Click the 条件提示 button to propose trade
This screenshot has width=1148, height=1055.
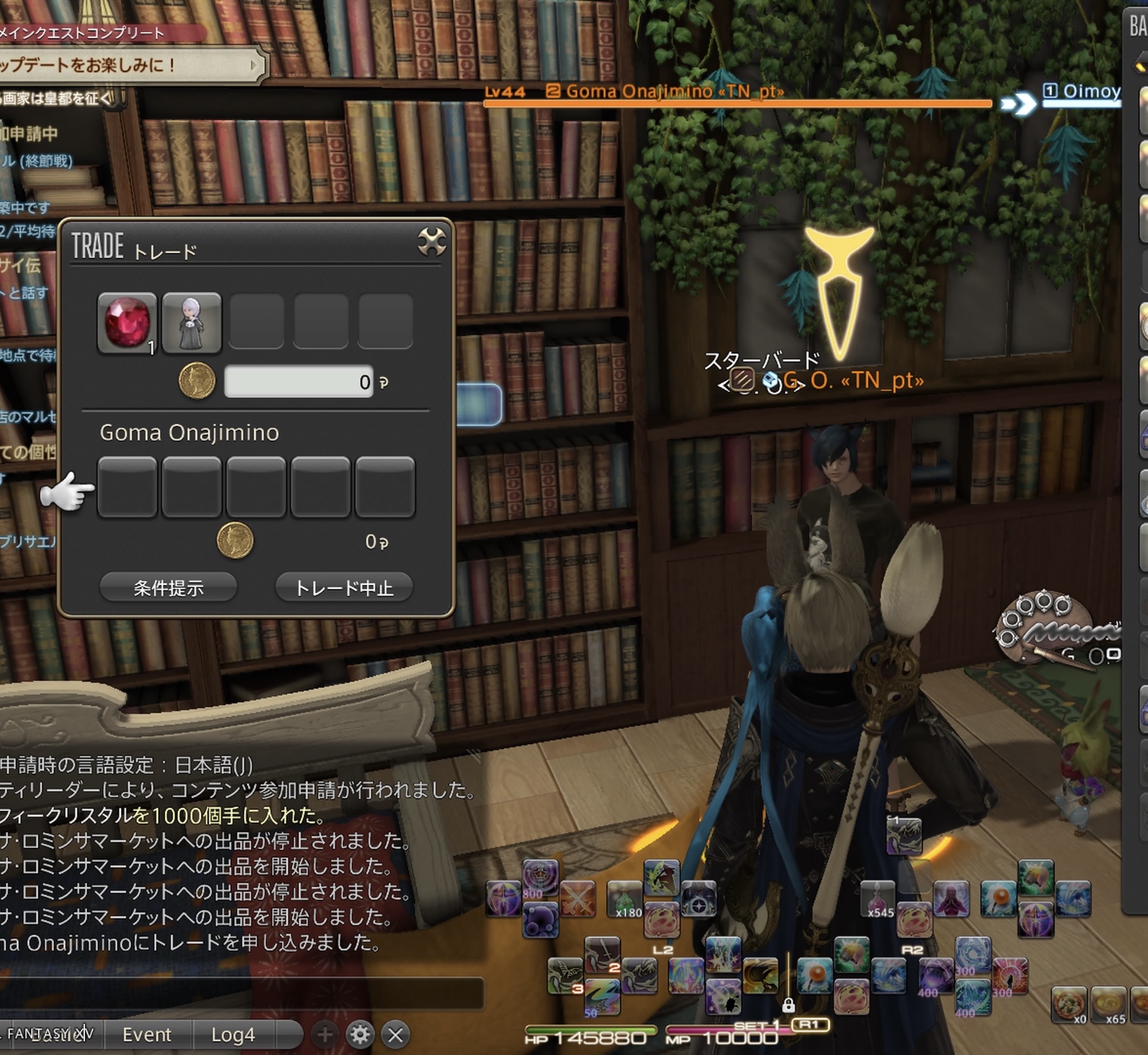coord(168,588)
